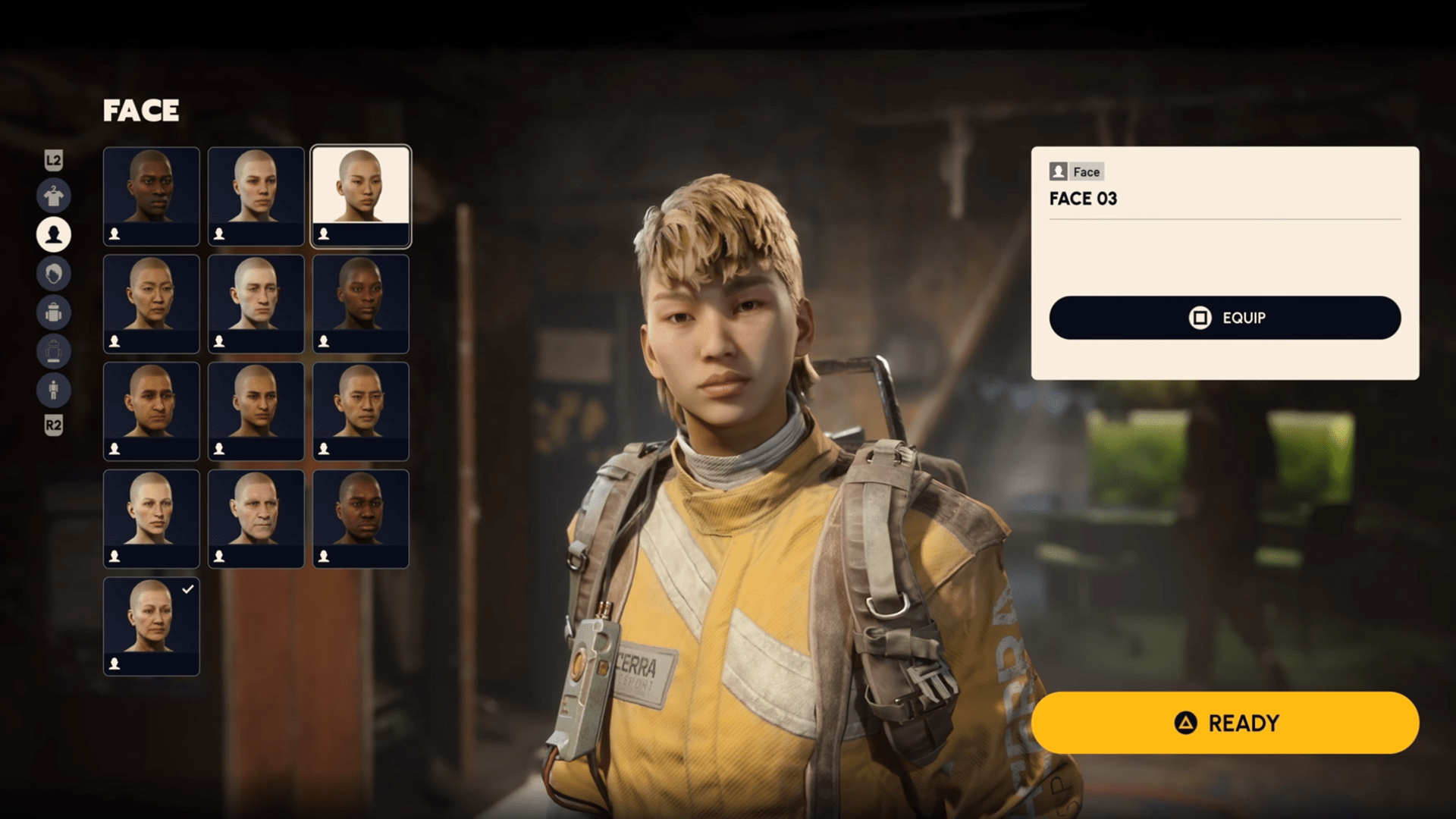Open the Outfit customization category
The image size is (1456, 819).
(53, 196)
